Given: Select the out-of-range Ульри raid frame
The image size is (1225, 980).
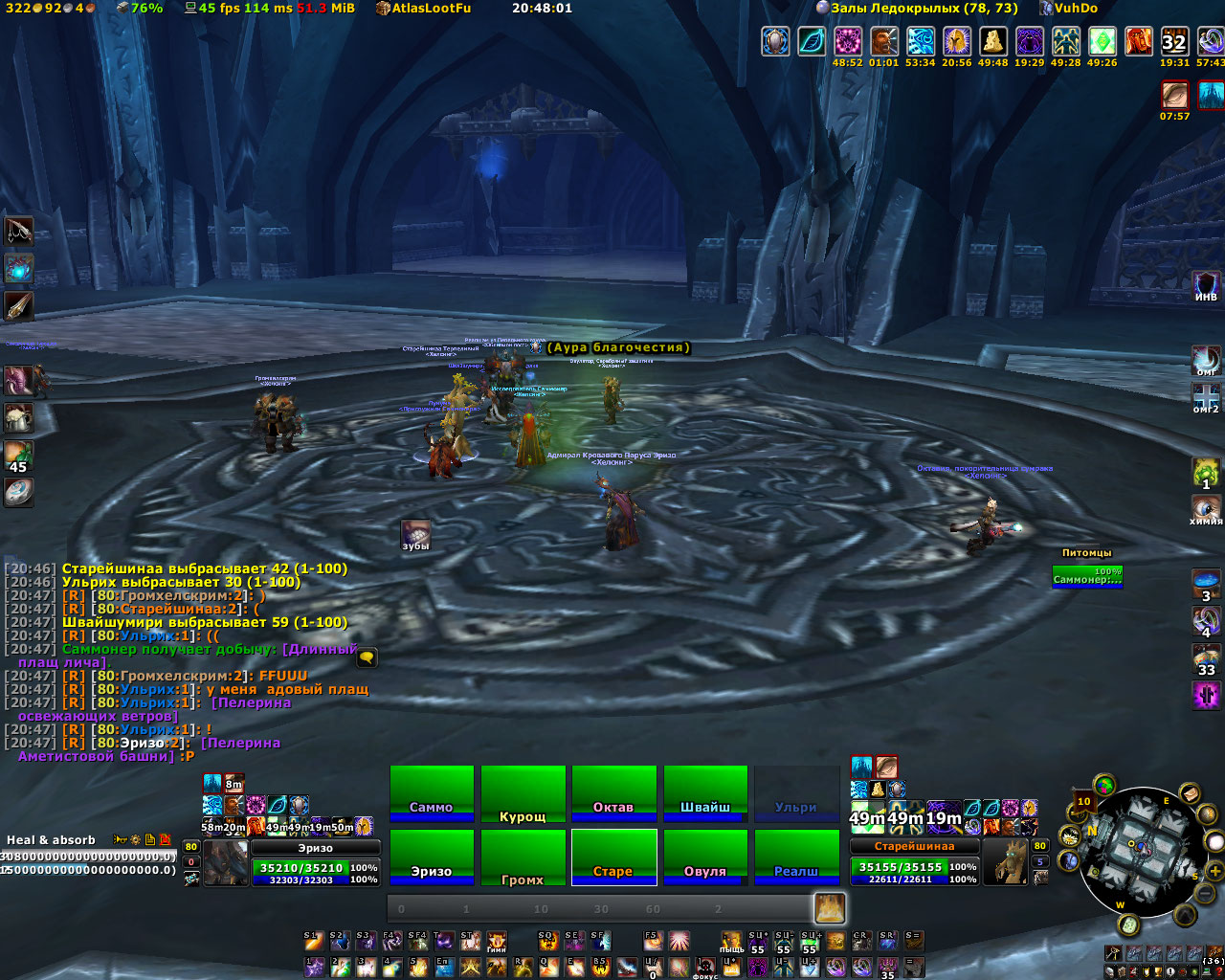Looking at the screenshot, I should (x=796, y=792).
